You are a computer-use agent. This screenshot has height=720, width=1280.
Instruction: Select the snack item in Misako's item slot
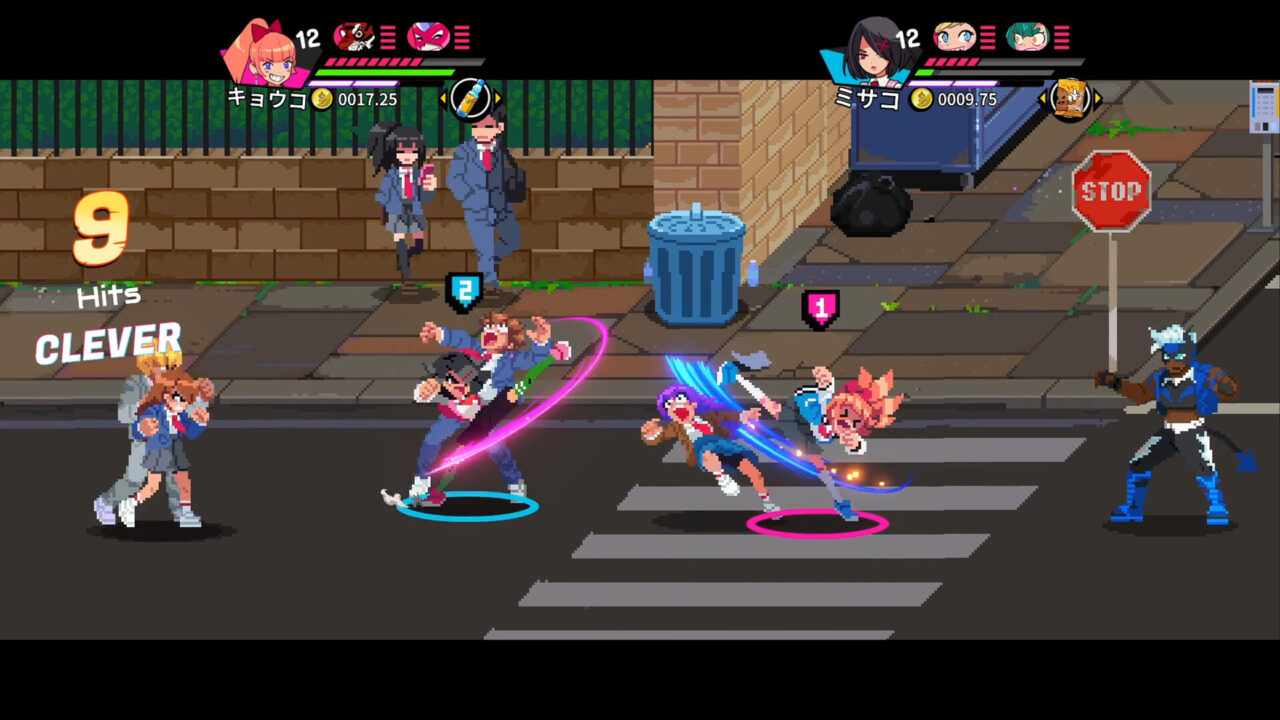click(1069, 98)
